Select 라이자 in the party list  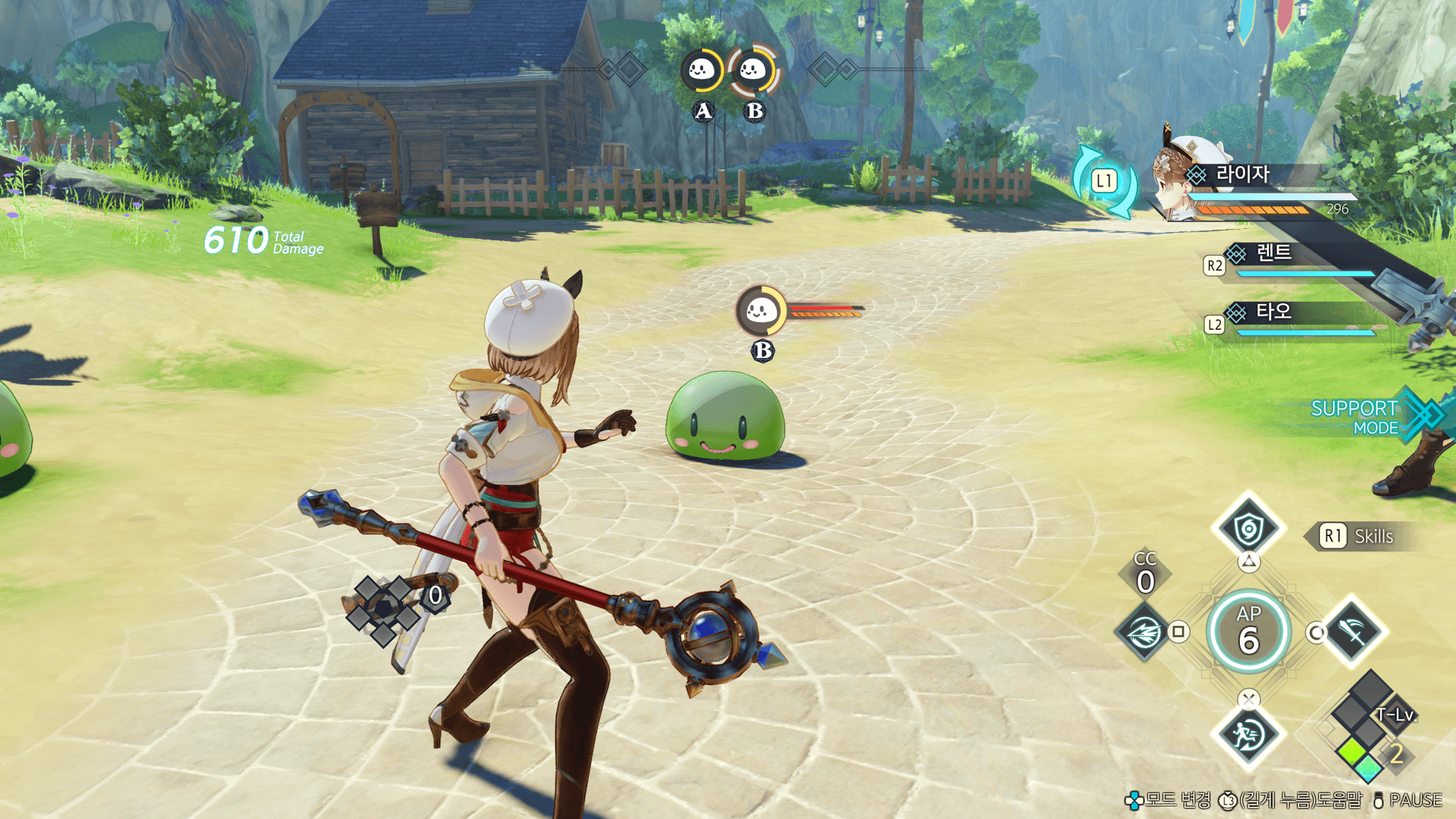1242,175
